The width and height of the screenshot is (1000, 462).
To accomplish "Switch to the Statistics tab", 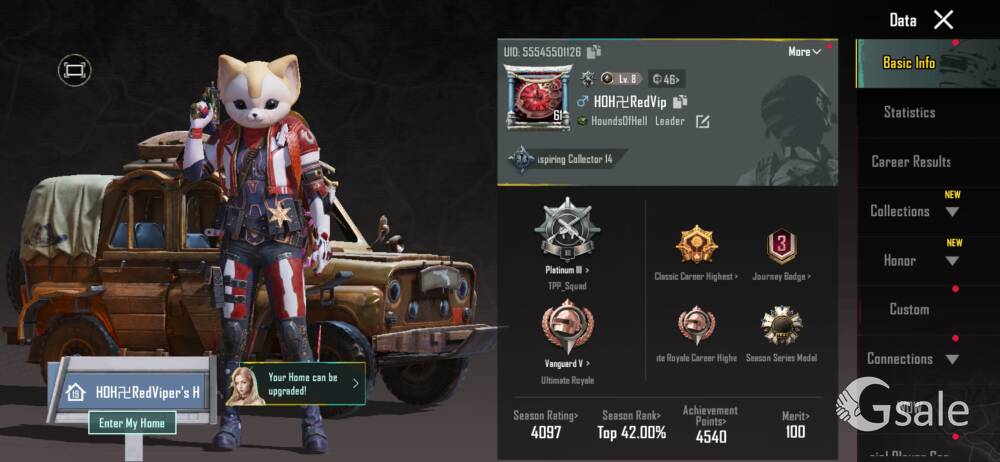I will 909,113.
